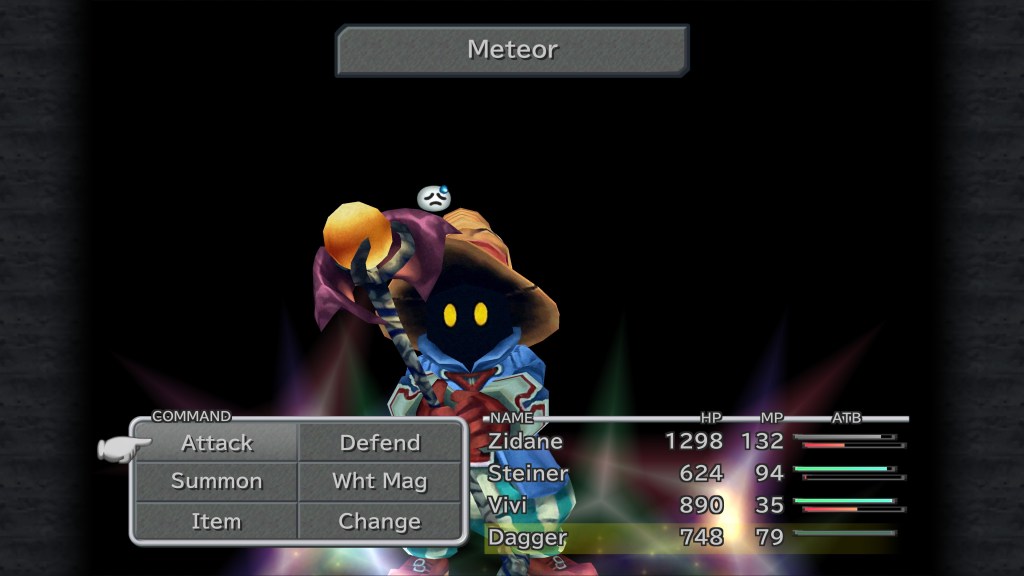
Task: Choose the Change command
Action: (x=380, y=521)
